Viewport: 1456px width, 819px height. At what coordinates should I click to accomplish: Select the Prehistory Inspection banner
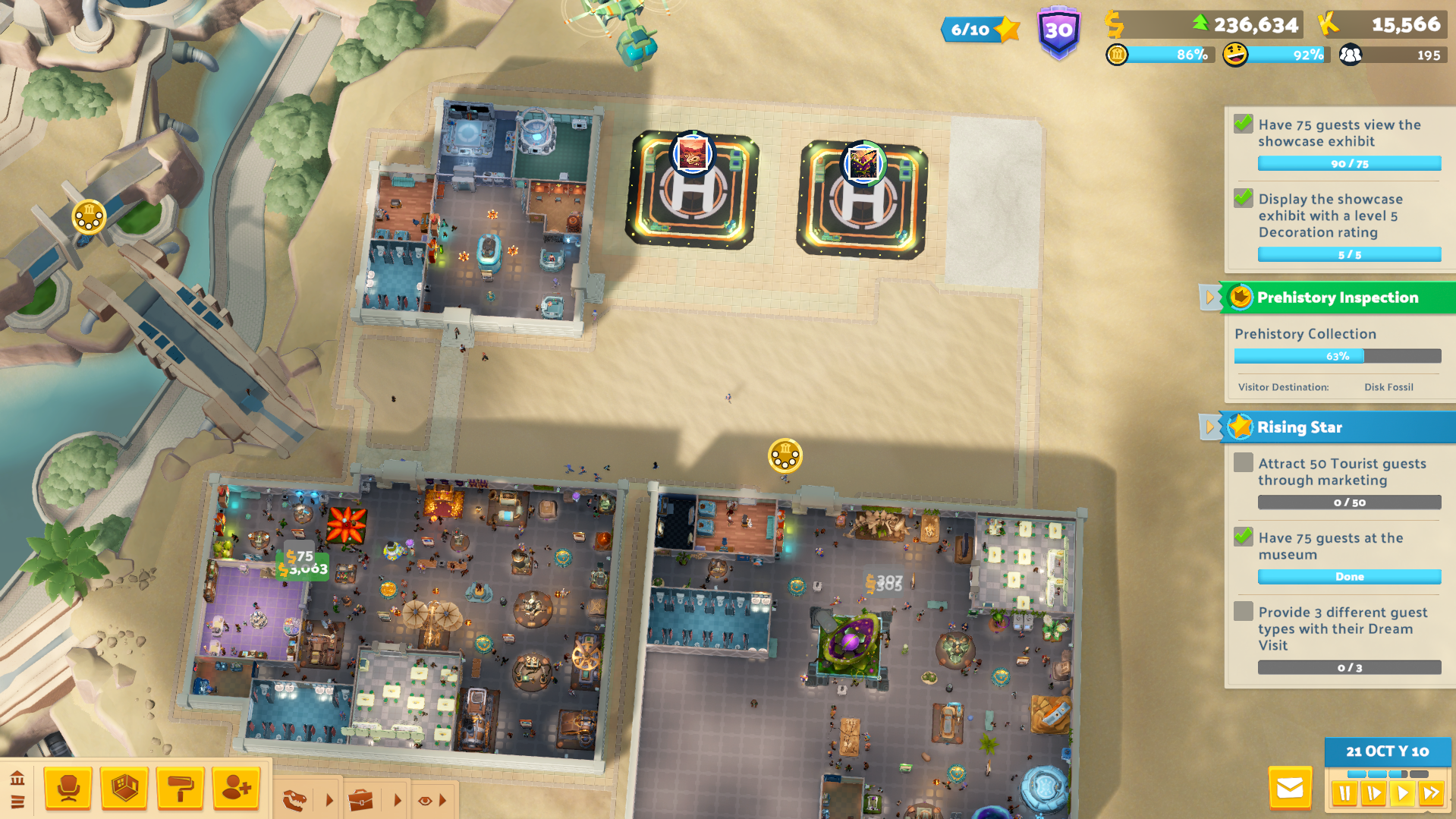[x=1337, y=298]
